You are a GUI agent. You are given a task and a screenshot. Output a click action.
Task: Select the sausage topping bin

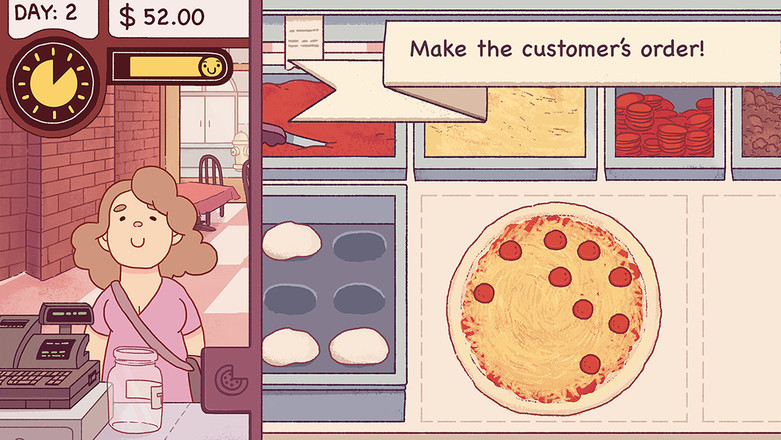(761, 120)
